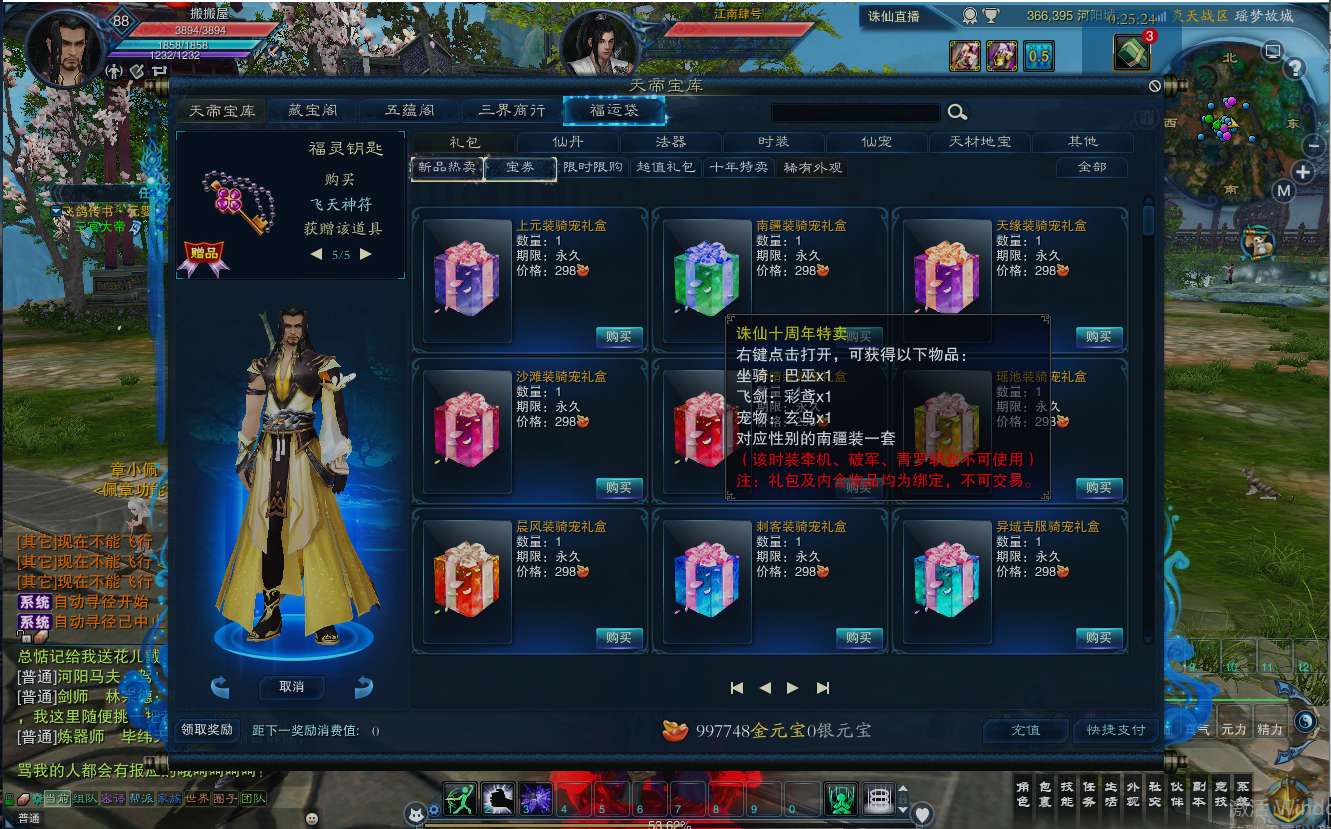The width and height of the screenshot is (1331, 829).
Task: Click the green meditation icon near the hotbar
Action: click(841, 799)
